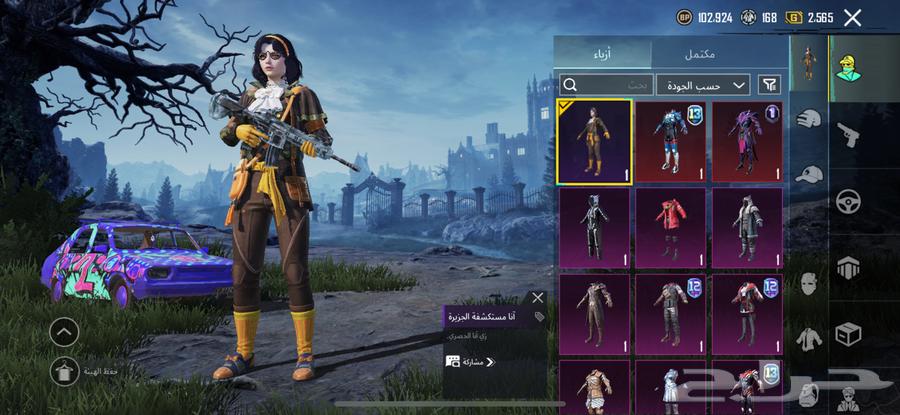Open the steering wheel vehicles category
This screenshot has height=415, width=900.
[848, 201]
